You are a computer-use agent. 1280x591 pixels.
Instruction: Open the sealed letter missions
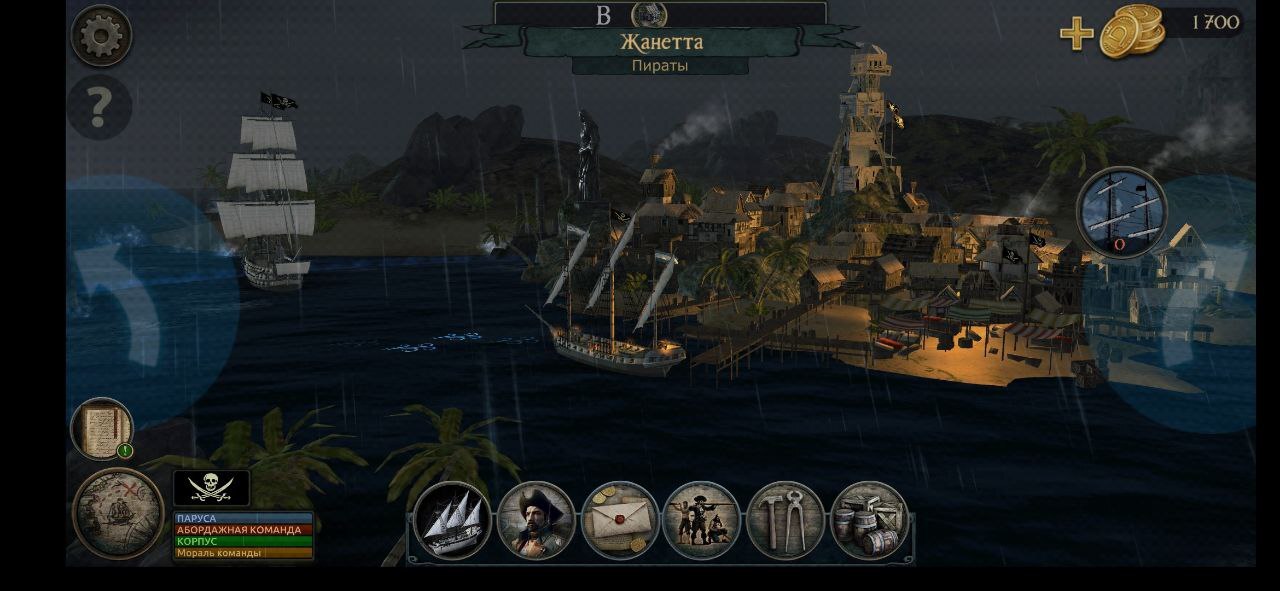tap(619, 520)
